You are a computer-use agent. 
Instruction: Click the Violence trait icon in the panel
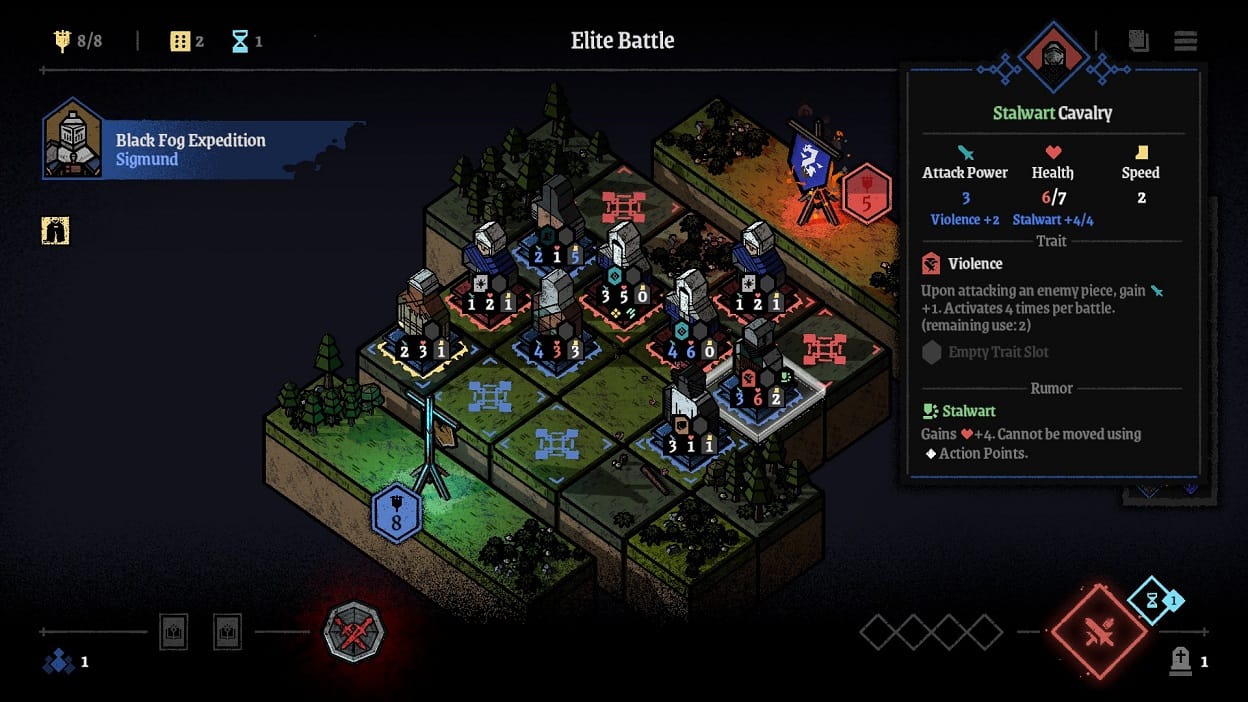(931, 263)
